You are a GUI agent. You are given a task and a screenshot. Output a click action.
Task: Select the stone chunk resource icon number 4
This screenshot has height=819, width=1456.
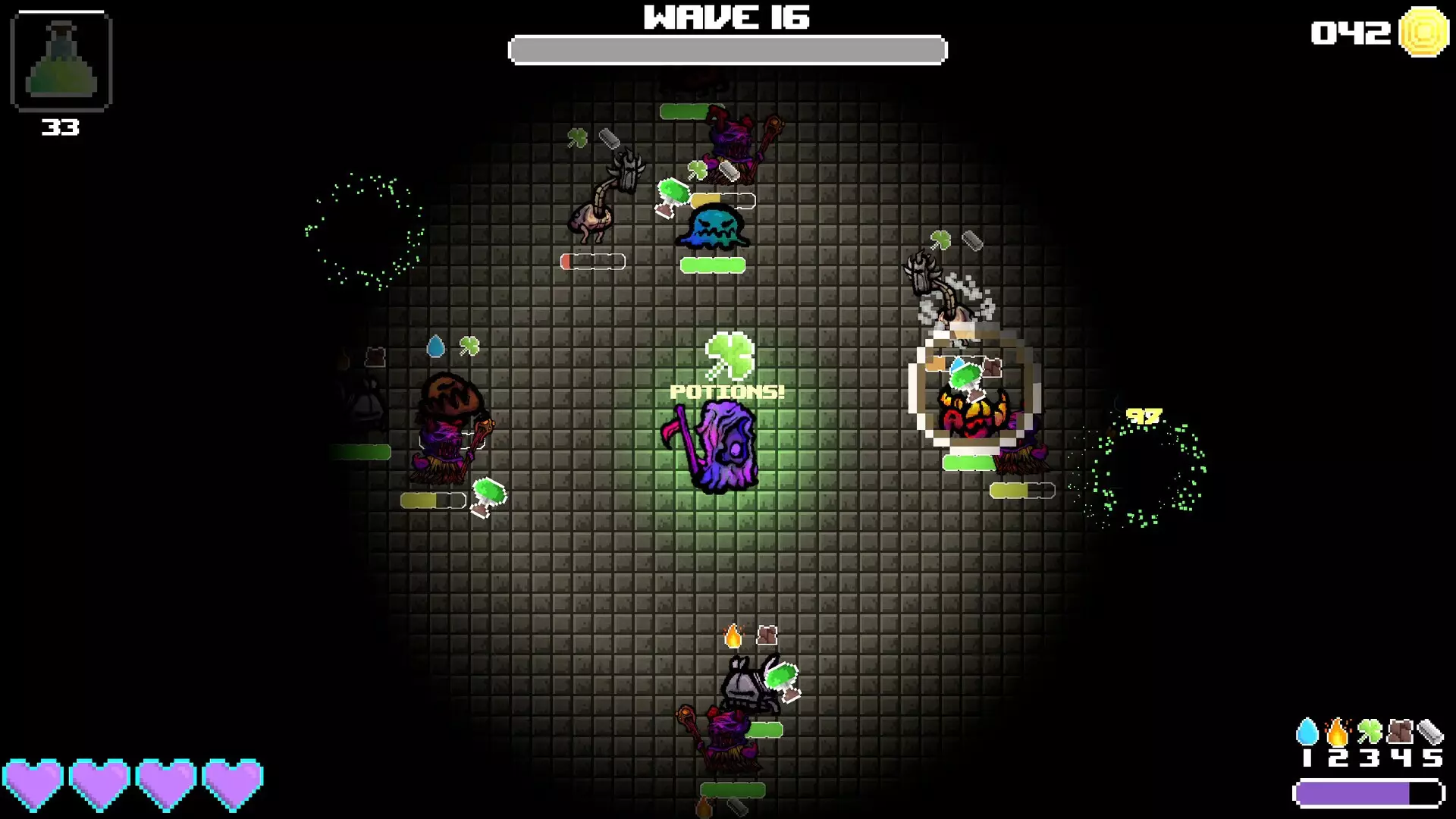tap(1400, 731)
